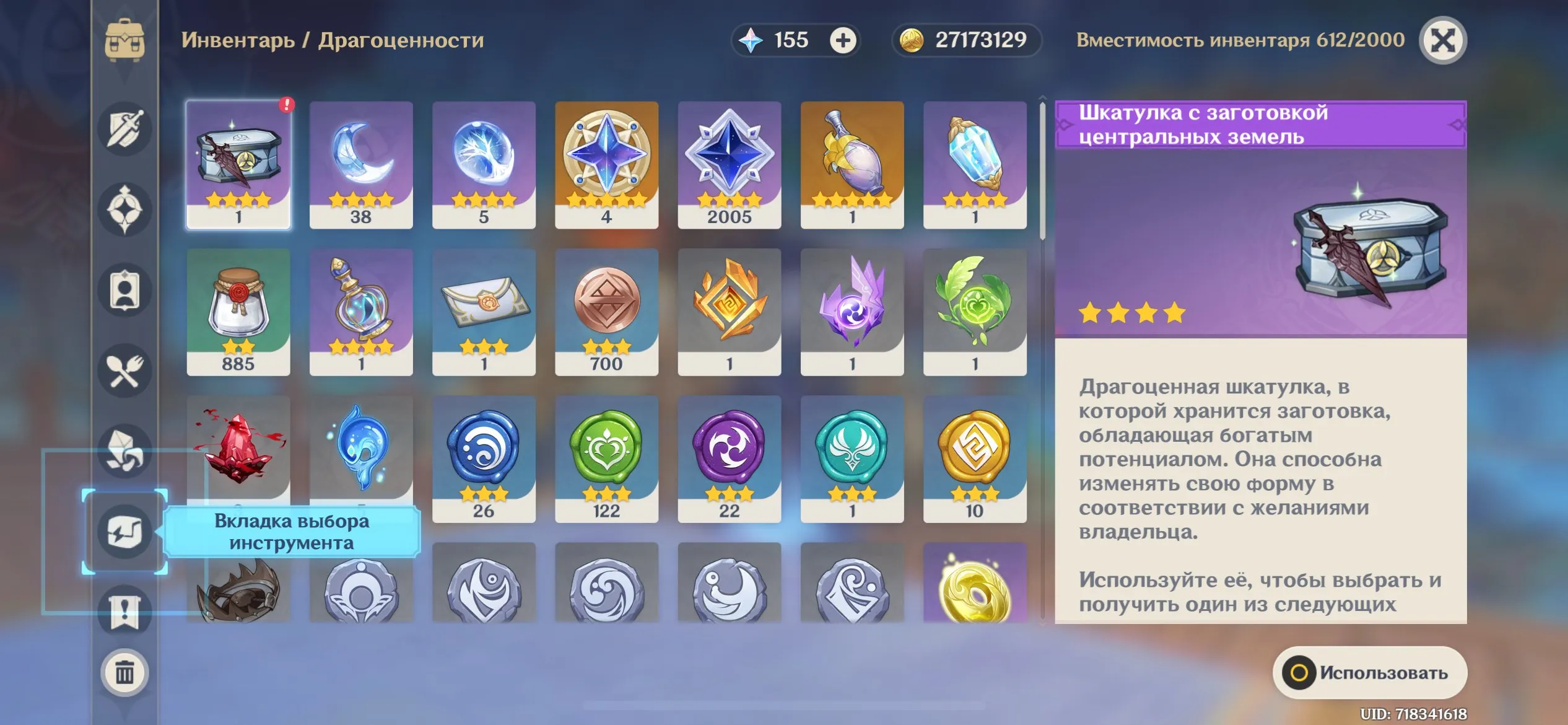Viewport: 1568px width, 725px height.
Task: Open the gadgets tab highlighted by tooltip
Action: (124, 532)
